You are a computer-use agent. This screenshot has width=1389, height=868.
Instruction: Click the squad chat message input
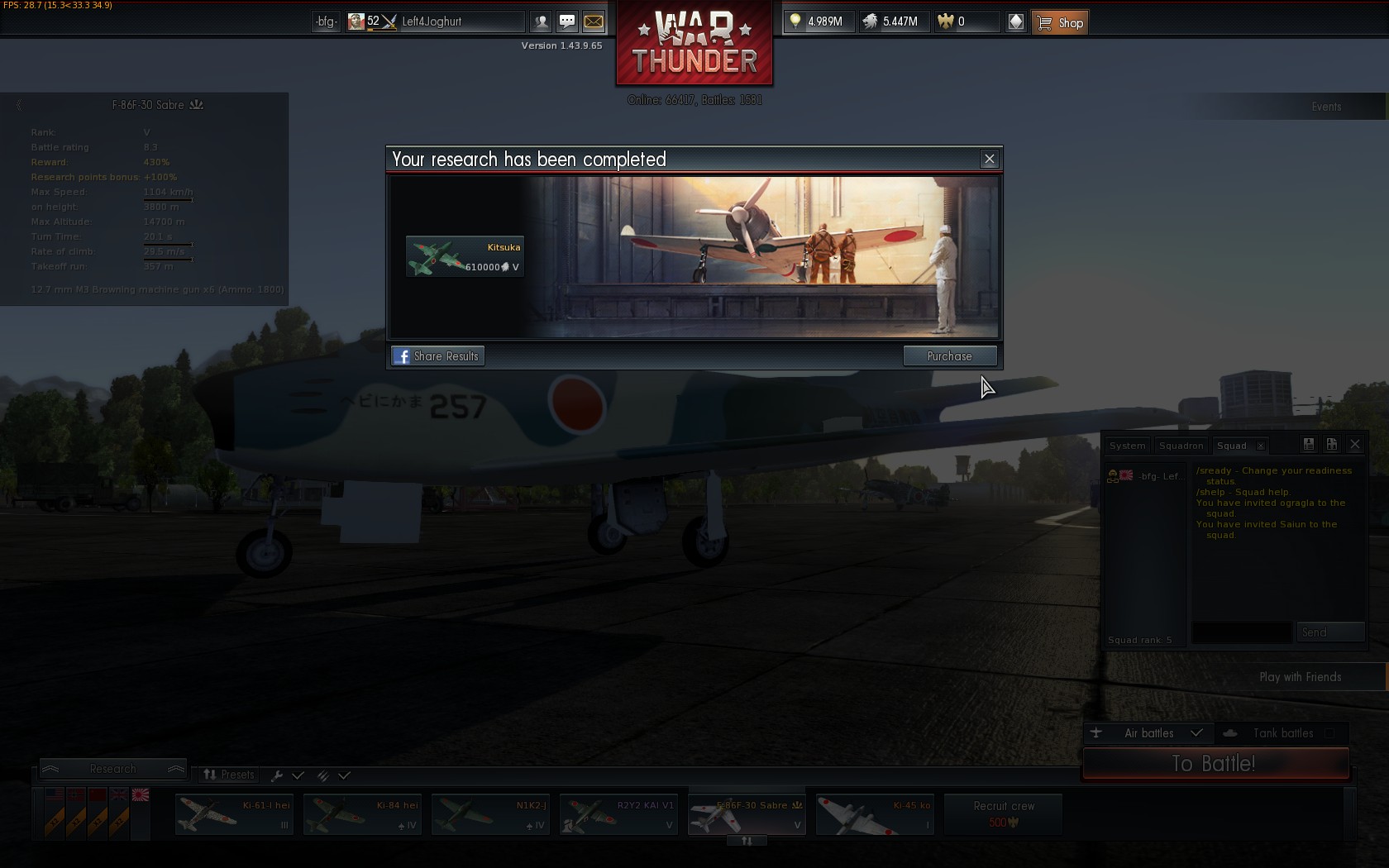[x=1241, y=633]
